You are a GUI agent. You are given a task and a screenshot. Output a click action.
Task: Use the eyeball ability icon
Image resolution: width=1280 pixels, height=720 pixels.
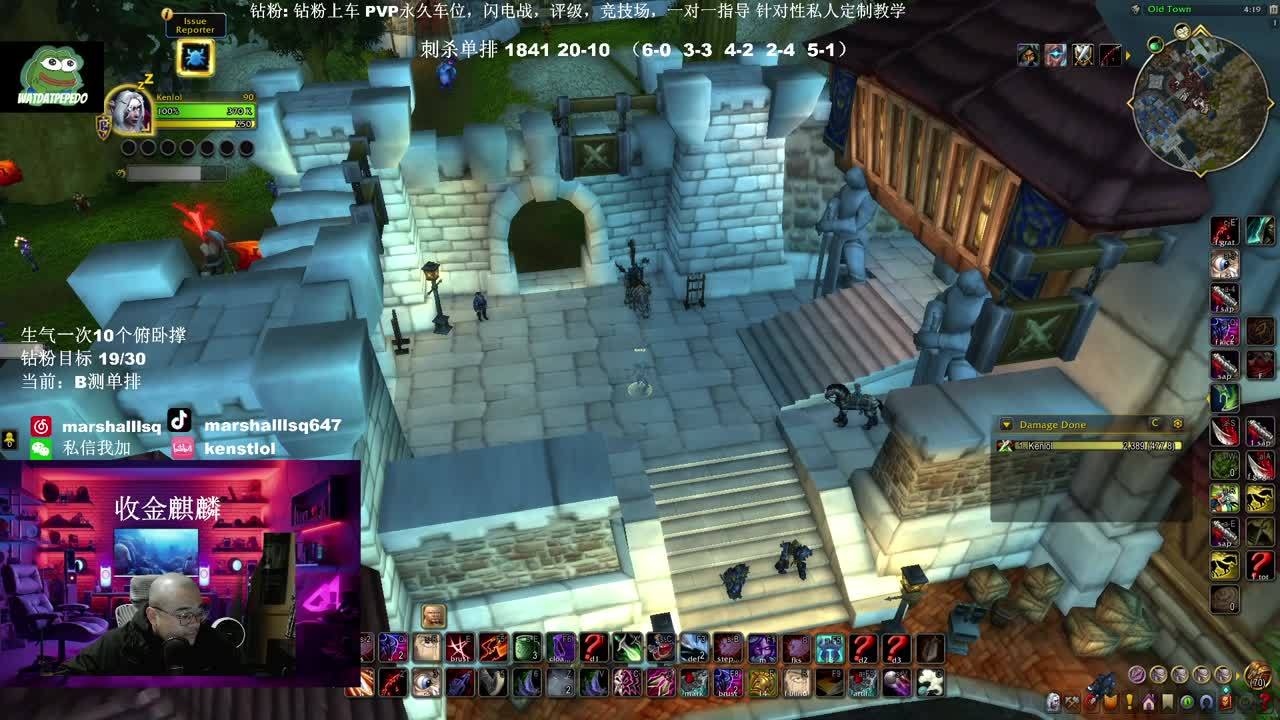coord(426,683)
